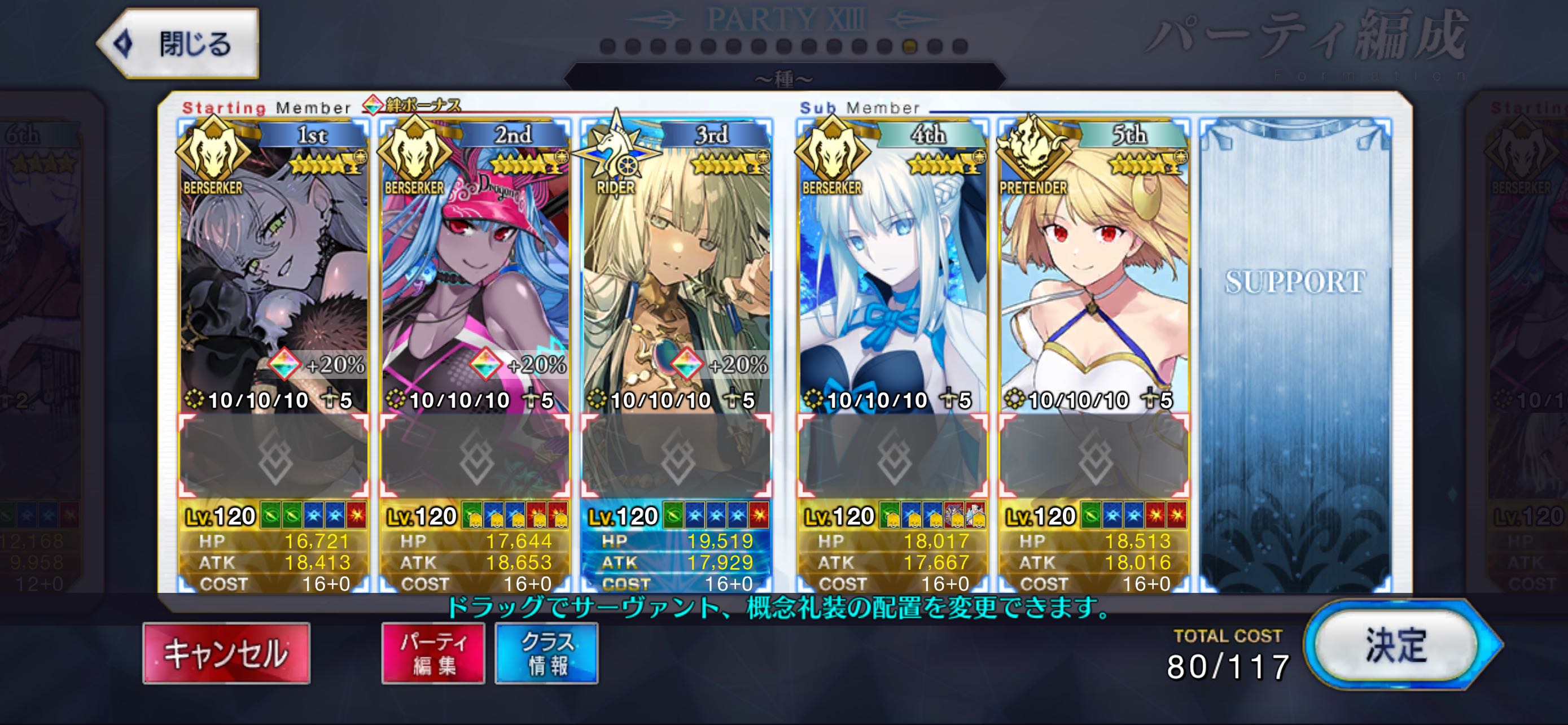
Task: Show クラス情報 class information
Action: pyautogui.click(x=546, y=653)
